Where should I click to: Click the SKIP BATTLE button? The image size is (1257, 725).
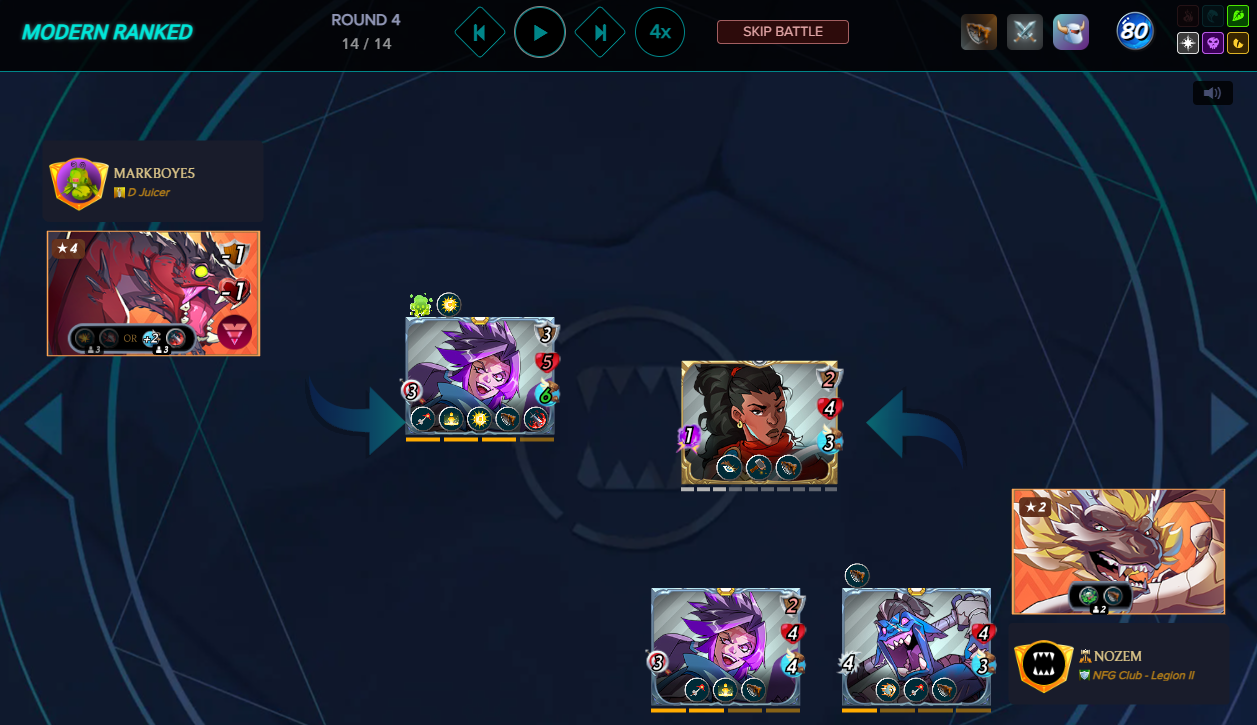782,32
